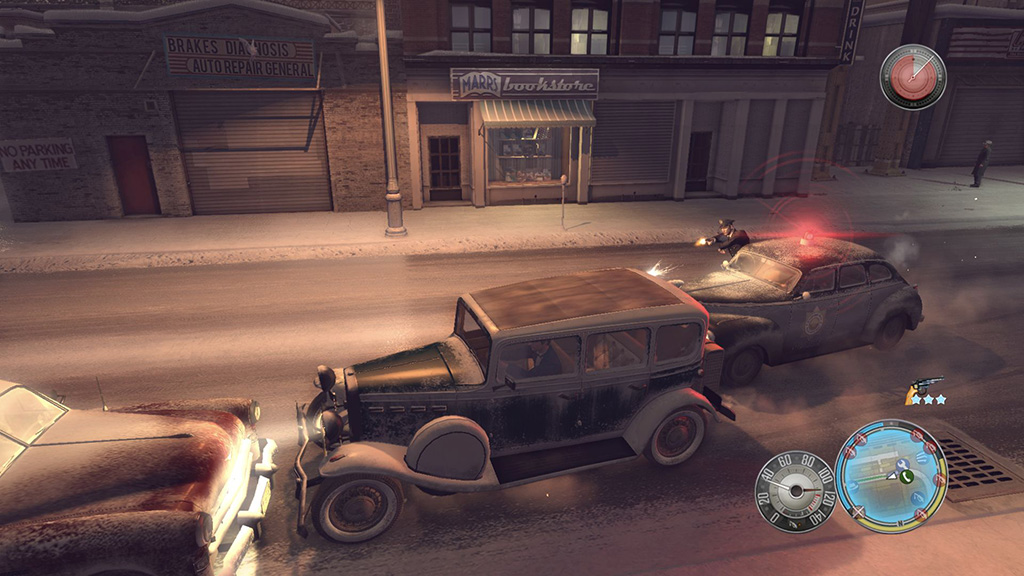Select the green phone marker on minimap
Screen dimensions: 1024x576
pyautogui.click(x=907, y=477)
